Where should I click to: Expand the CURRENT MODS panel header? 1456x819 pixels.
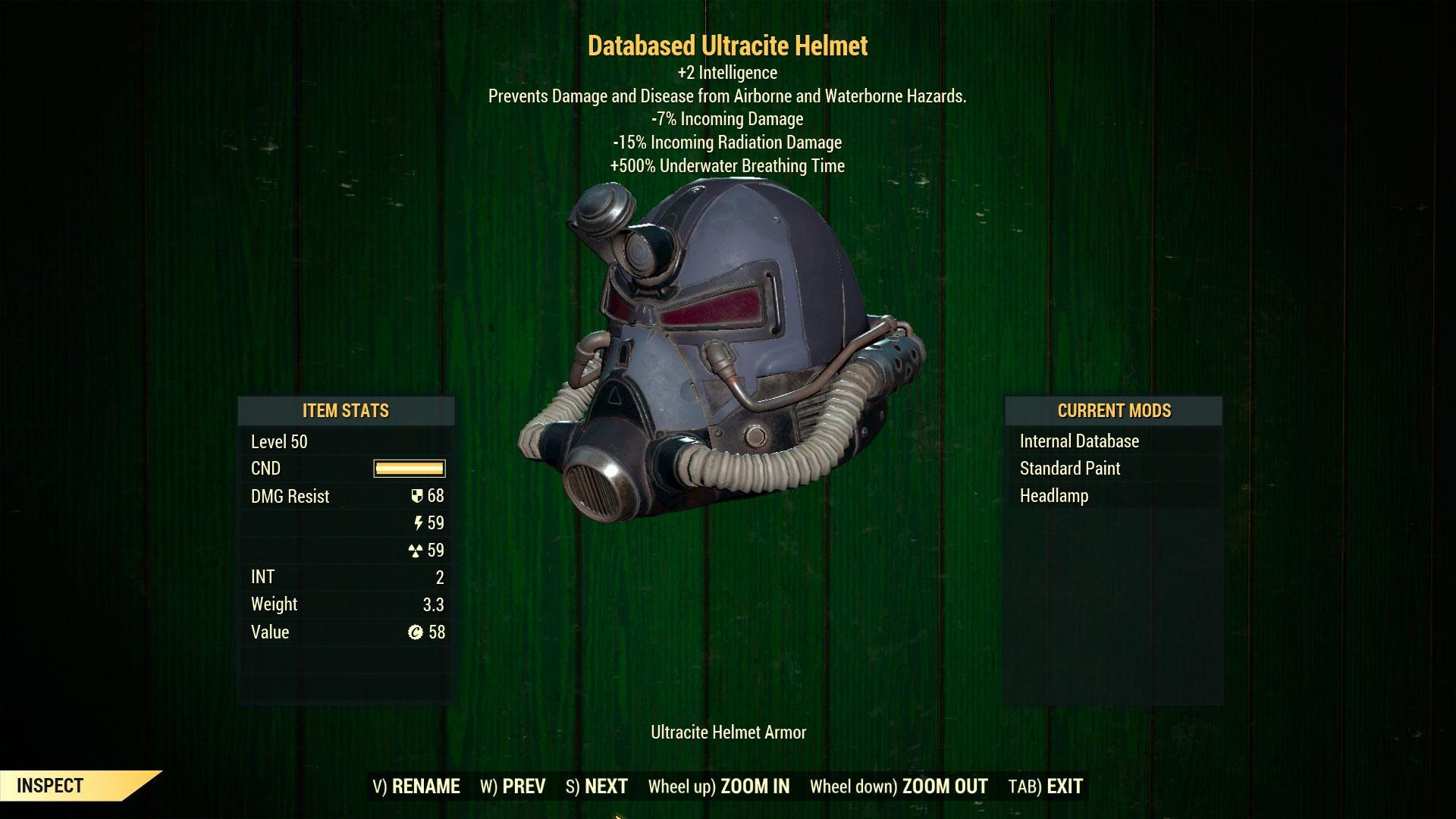[1113, 411]
